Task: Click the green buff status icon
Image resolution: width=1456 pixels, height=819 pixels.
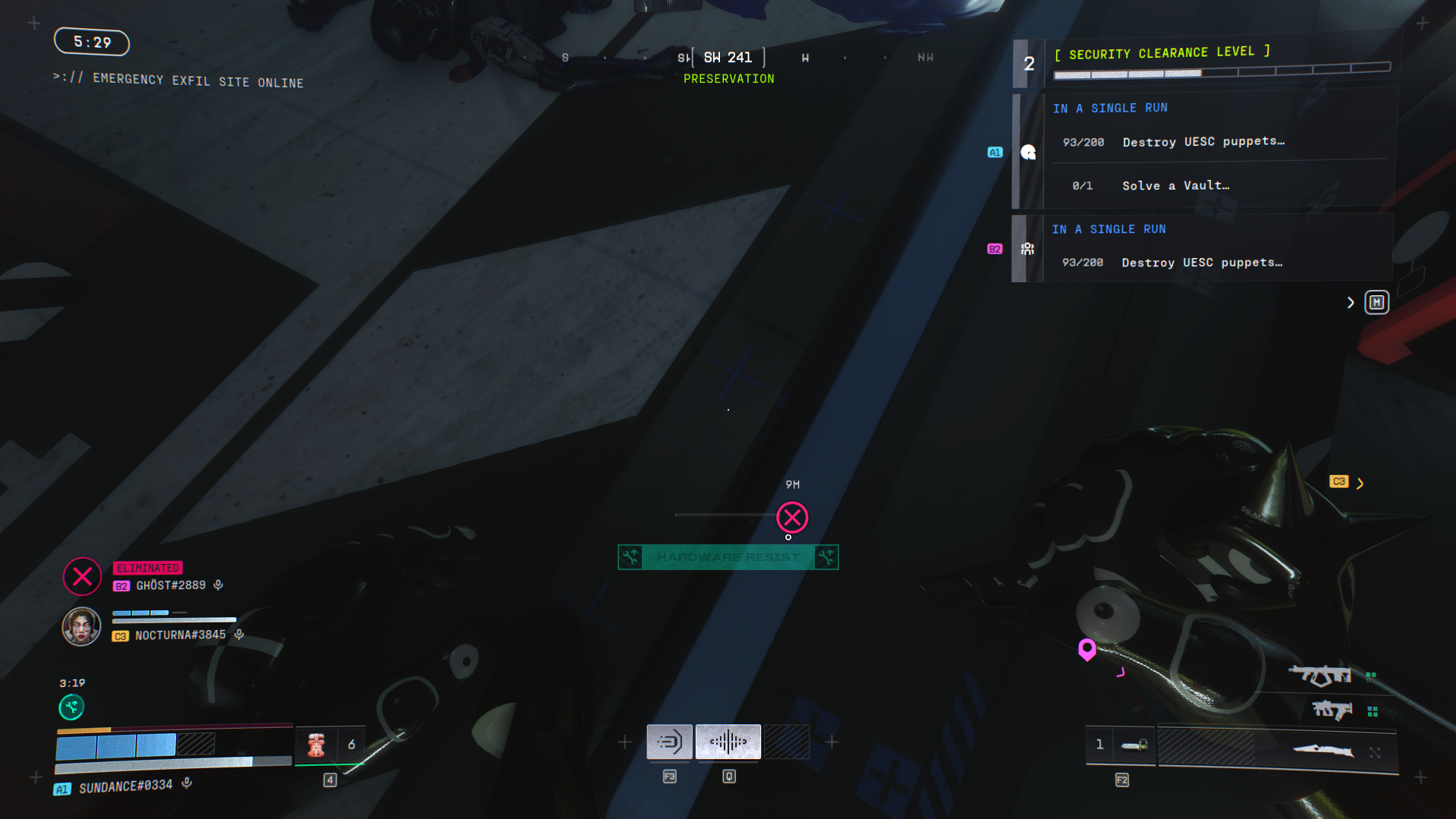Action: pyautogui.click(x=71, y=707)
